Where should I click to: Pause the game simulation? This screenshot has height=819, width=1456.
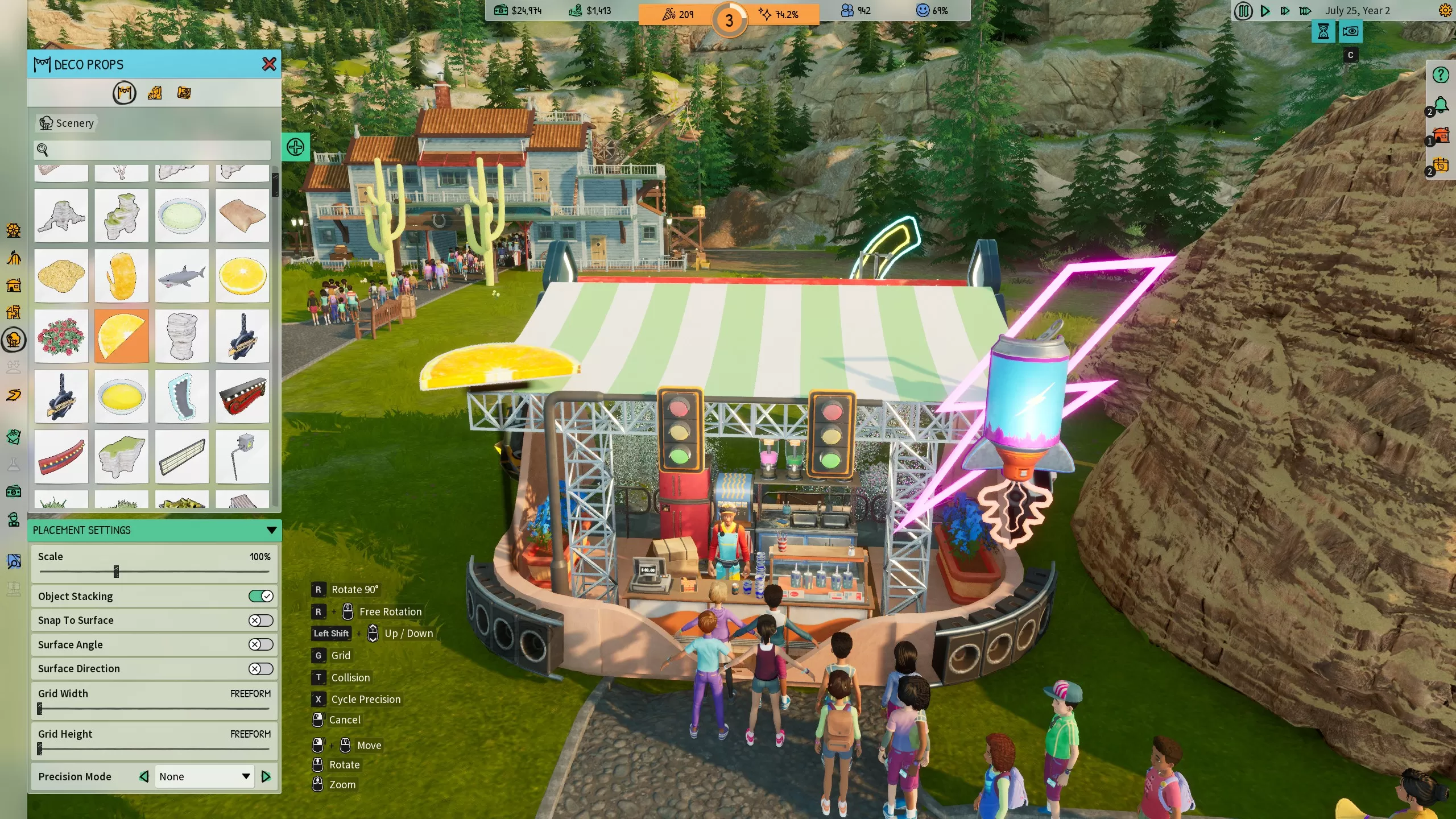tap(1243, 11)
